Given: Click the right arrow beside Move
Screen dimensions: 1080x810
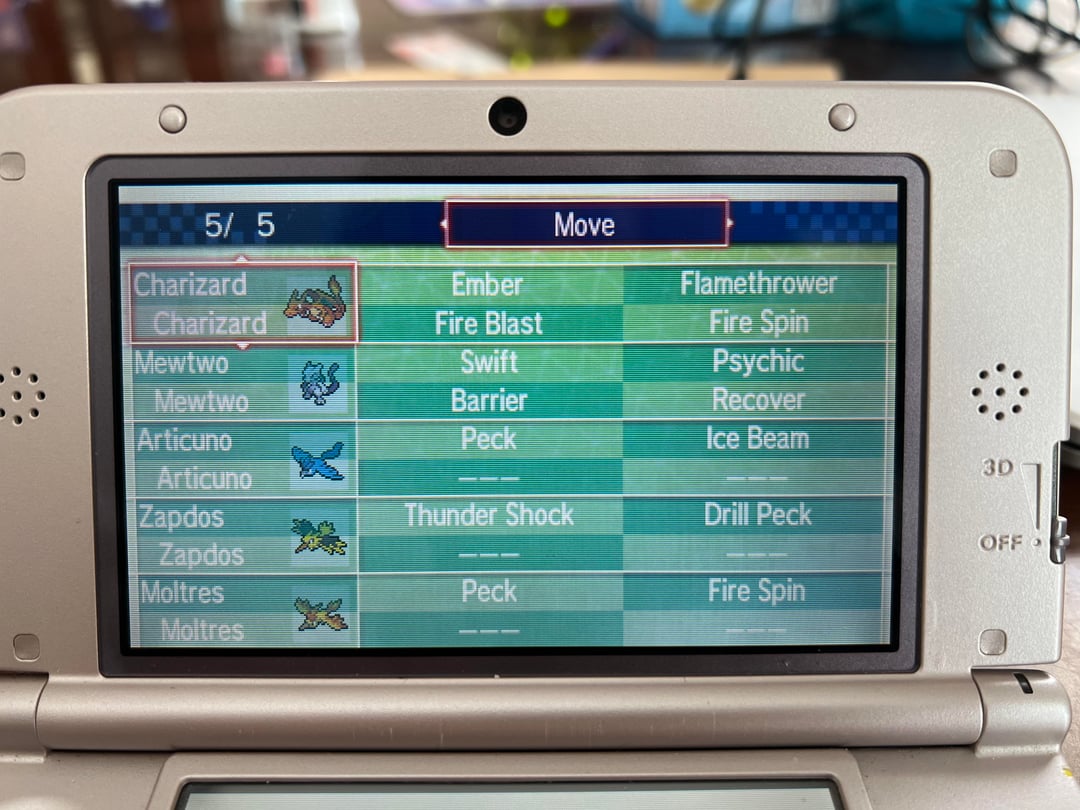Looking at the screenshot, I should coord(731,223).
